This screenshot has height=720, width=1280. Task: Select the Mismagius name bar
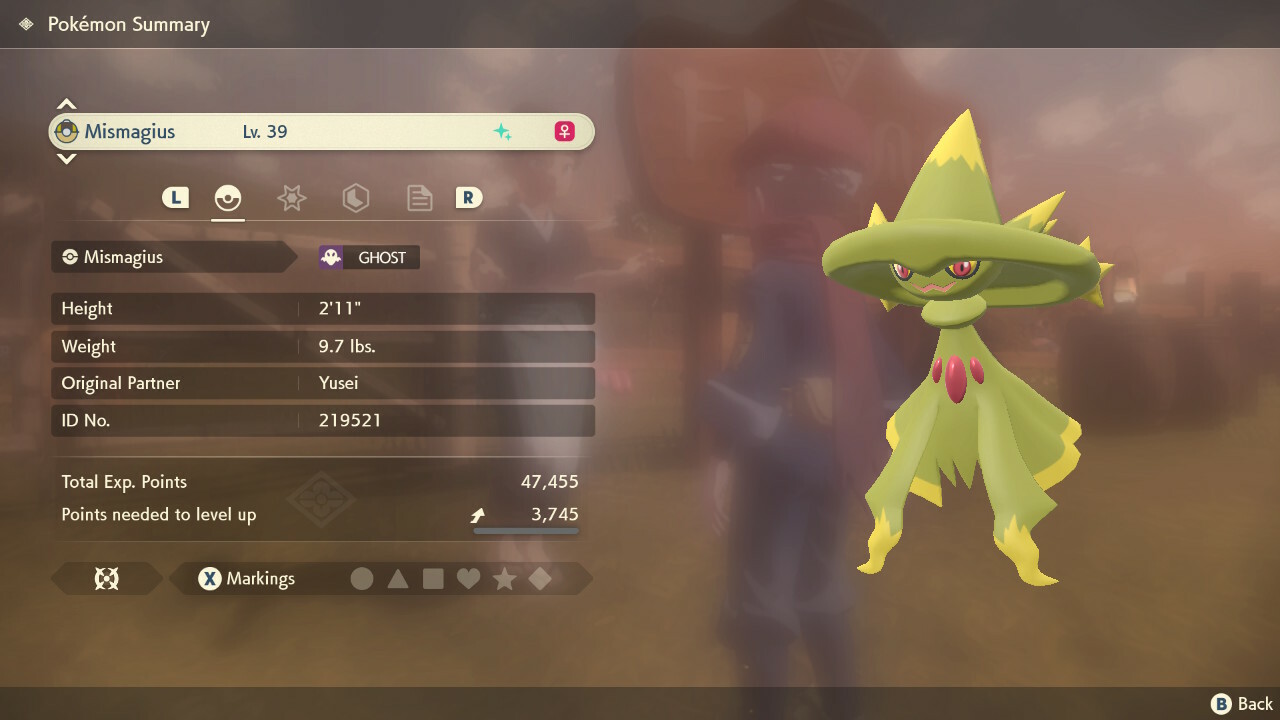321,131
